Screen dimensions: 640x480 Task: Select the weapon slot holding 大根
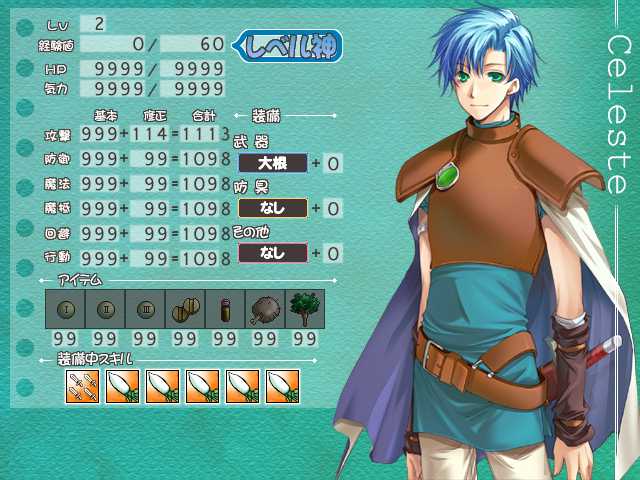pyautogui.click(x=272, y=163)
